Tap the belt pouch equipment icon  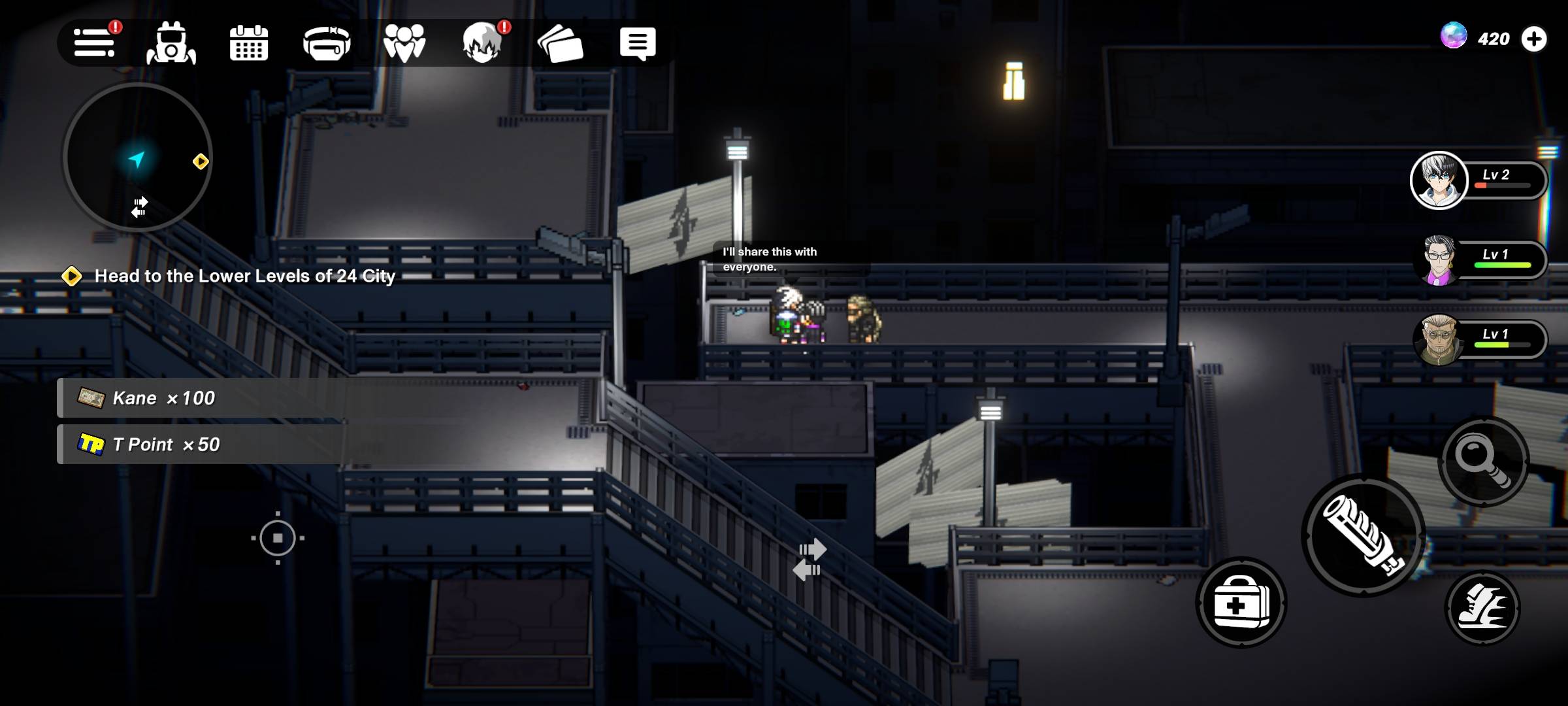click(x=327, y=44)
